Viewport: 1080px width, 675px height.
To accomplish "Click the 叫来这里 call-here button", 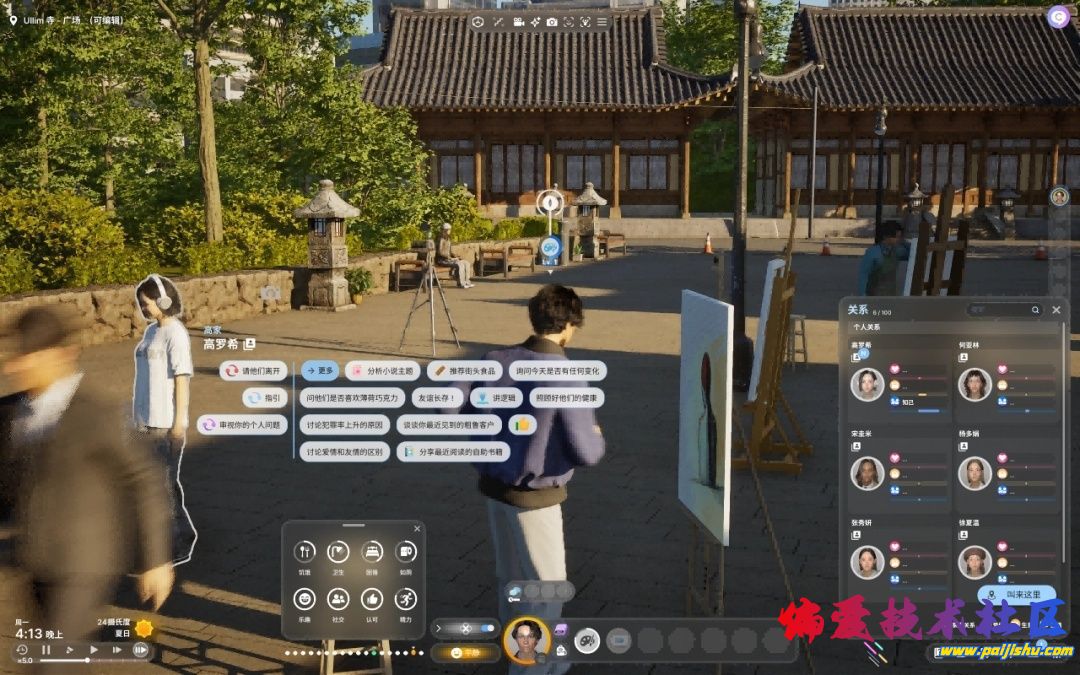I will tap(1017, 595).
